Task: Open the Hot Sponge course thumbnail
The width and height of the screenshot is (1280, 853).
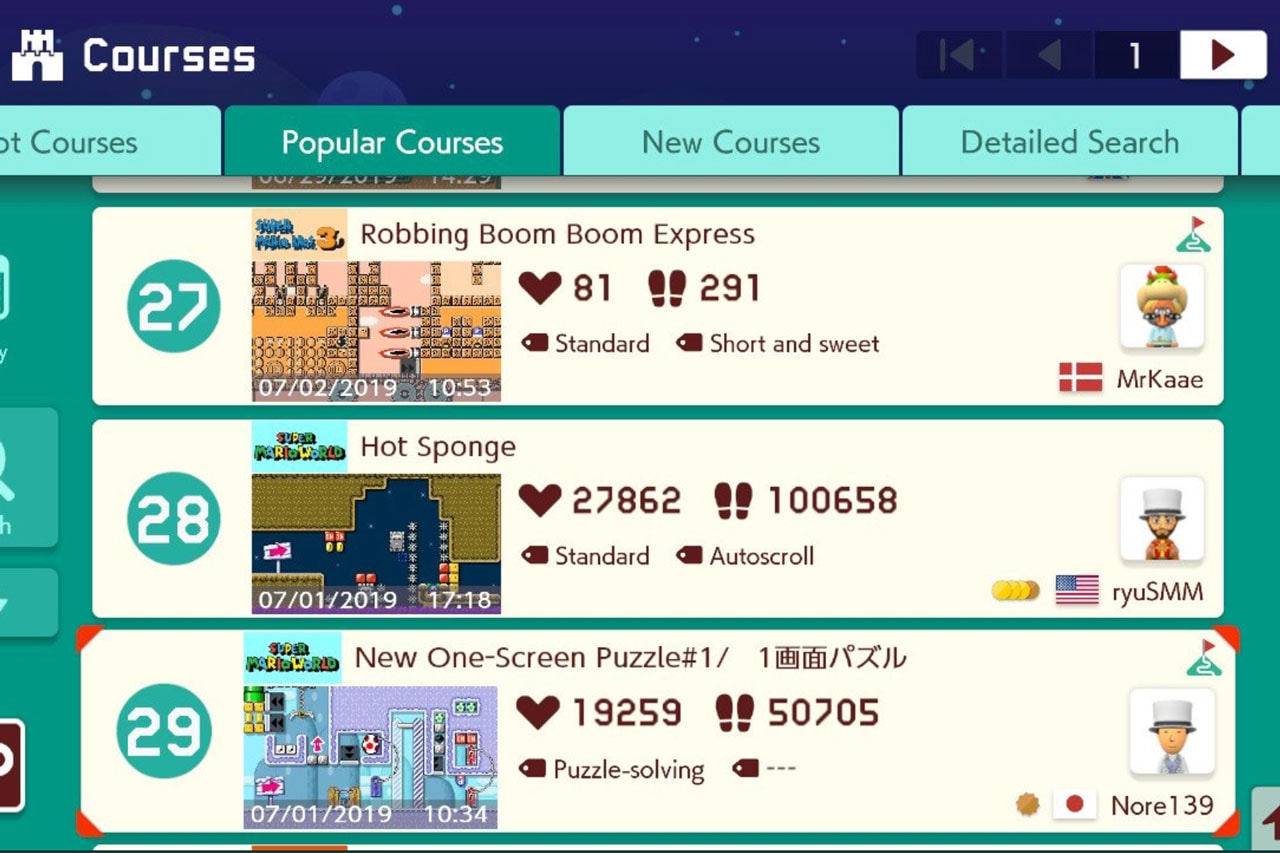Action: click(x=376, y=540)
